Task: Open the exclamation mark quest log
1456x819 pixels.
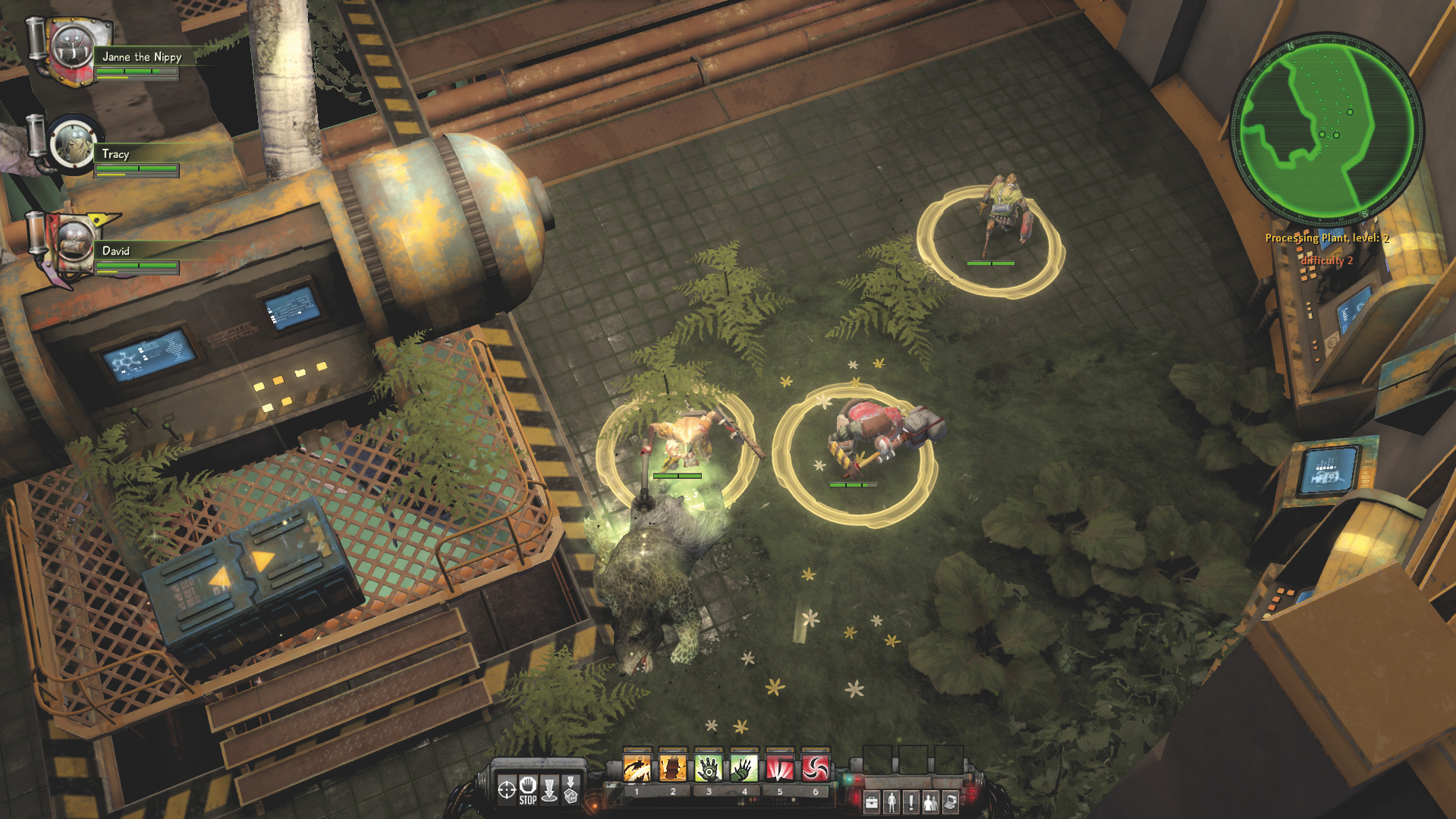Action: click(911, 802)
